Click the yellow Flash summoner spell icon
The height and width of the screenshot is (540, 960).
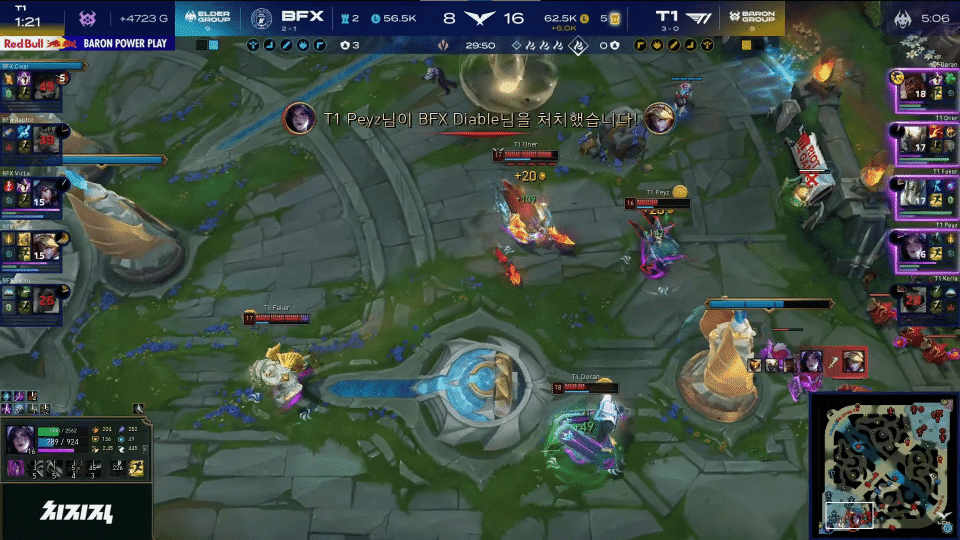[x=137, y=467]
